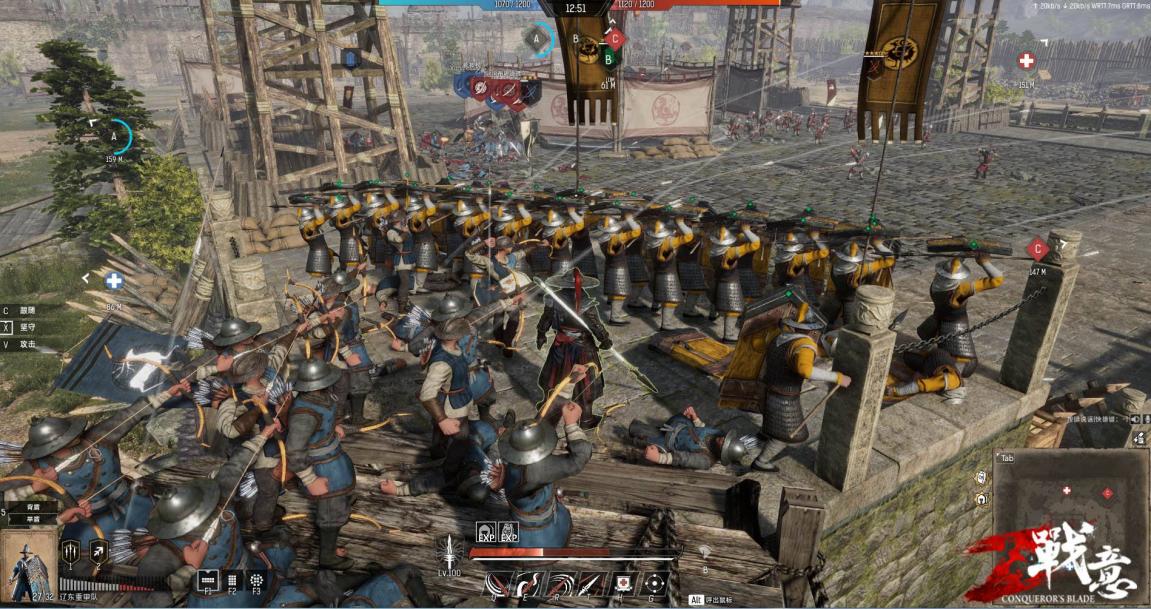Use the medical kit item slot
Screen dimensions: 1151x609
click(x=624, y=582)
